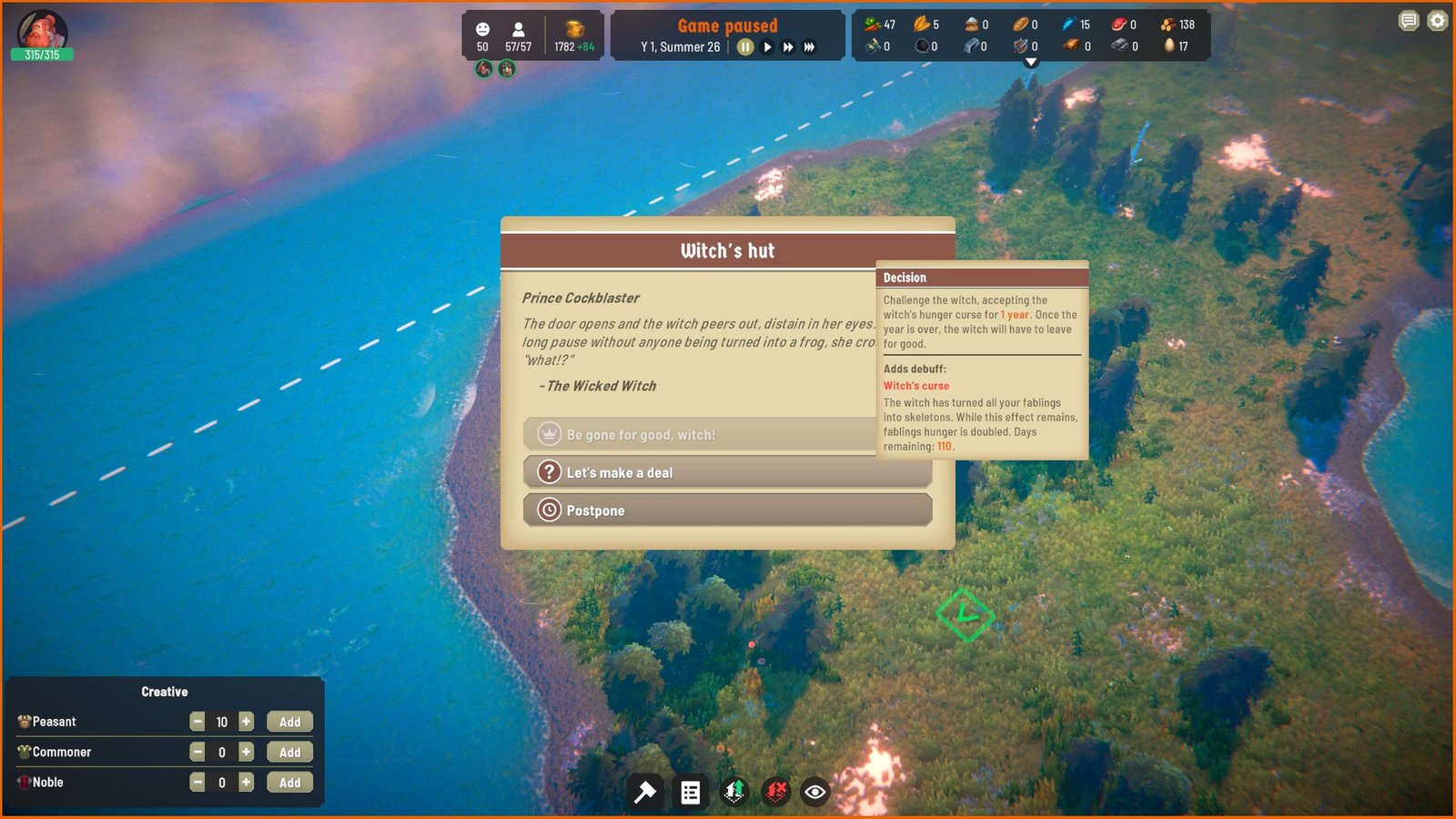
Task: Increase the Commoner count with plus
Action: [x=246, y=752]
